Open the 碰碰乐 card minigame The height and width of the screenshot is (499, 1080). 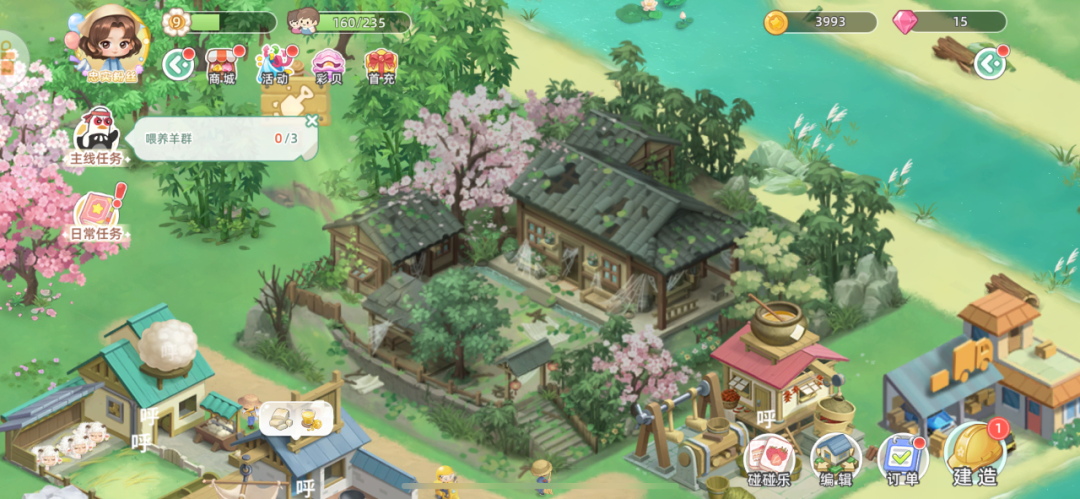point(769,460)
